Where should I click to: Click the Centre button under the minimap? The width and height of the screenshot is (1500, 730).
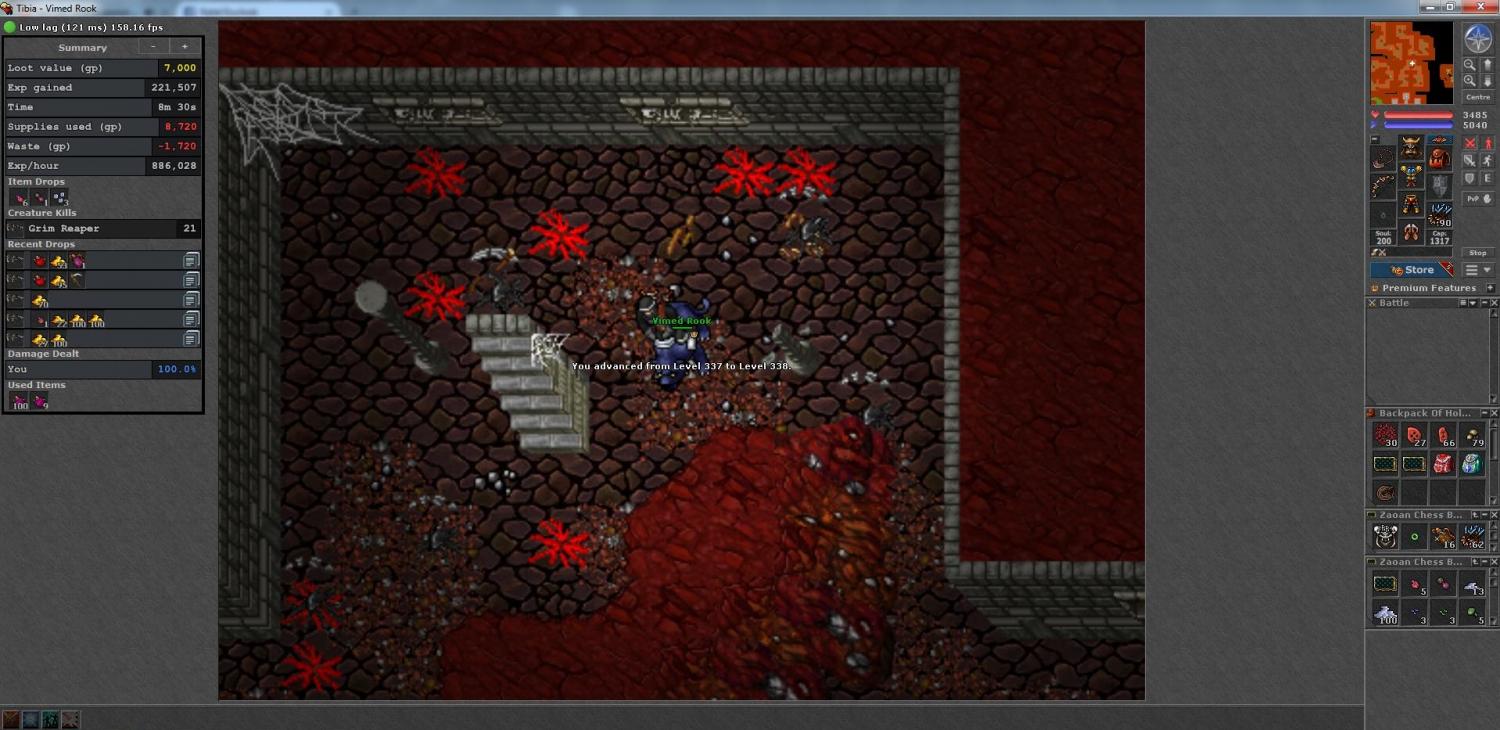(1477, 97)
